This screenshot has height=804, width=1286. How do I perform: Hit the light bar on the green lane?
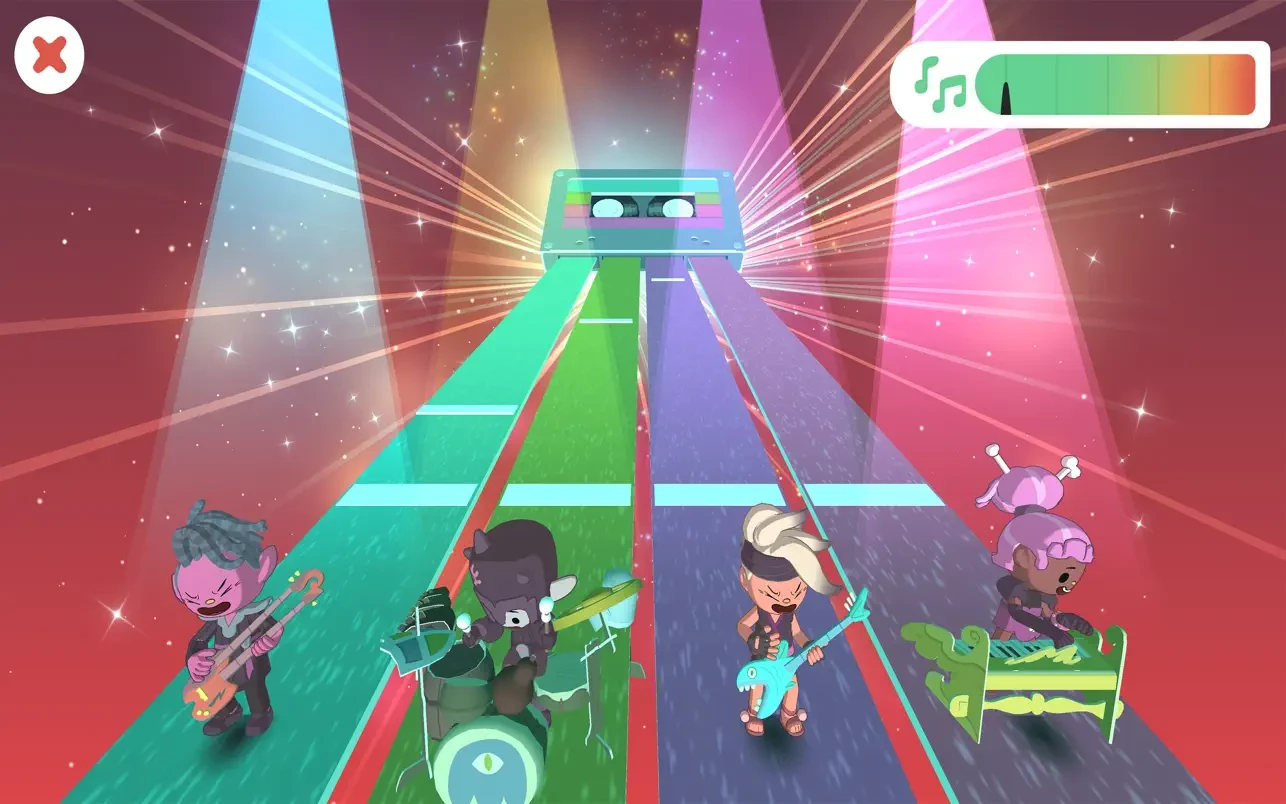[565, 494]
